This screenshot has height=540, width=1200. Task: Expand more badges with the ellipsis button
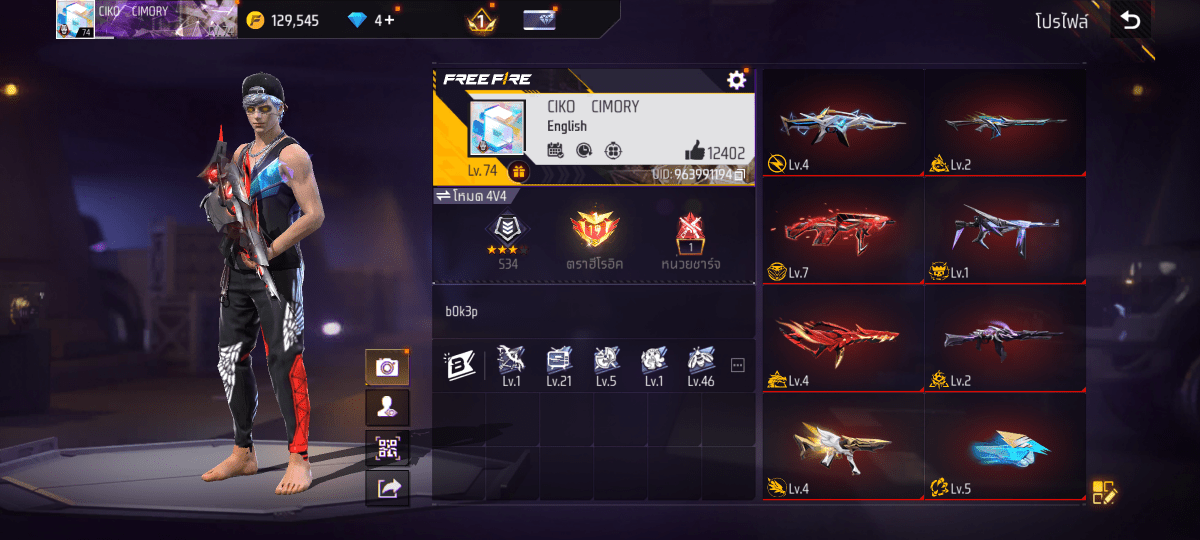coord(738,366)
